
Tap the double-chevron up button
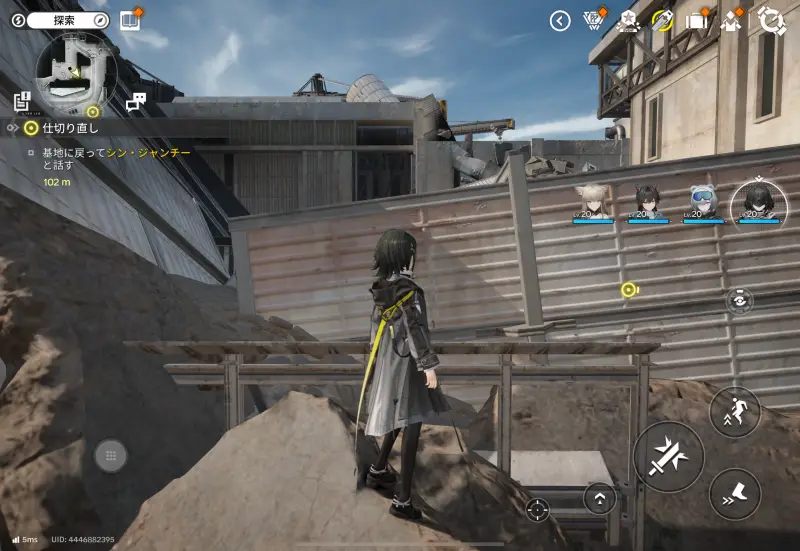(599, 497)
